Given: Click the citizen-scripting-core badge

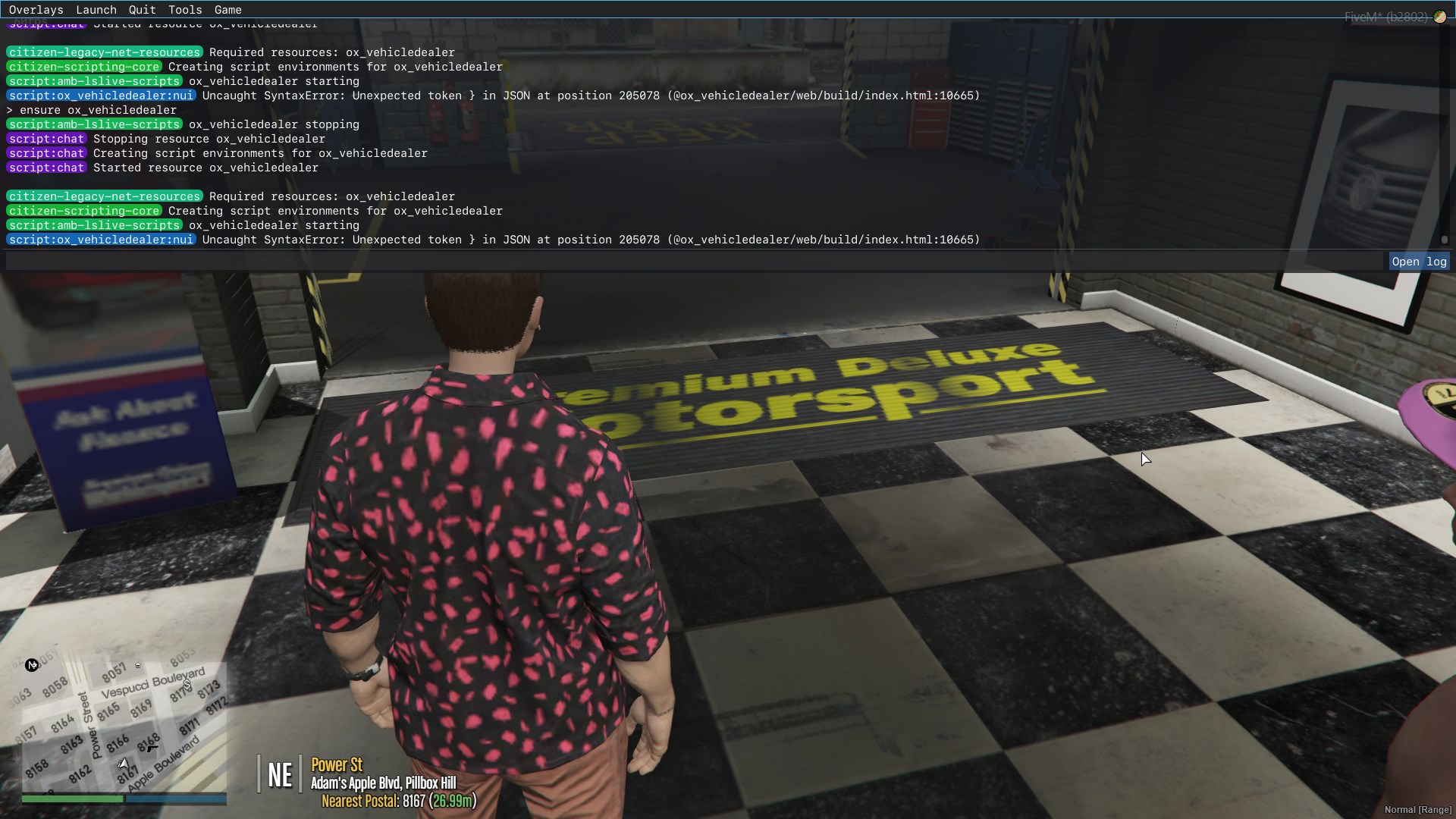Looking at the screenshot, I should coord(83,67).
